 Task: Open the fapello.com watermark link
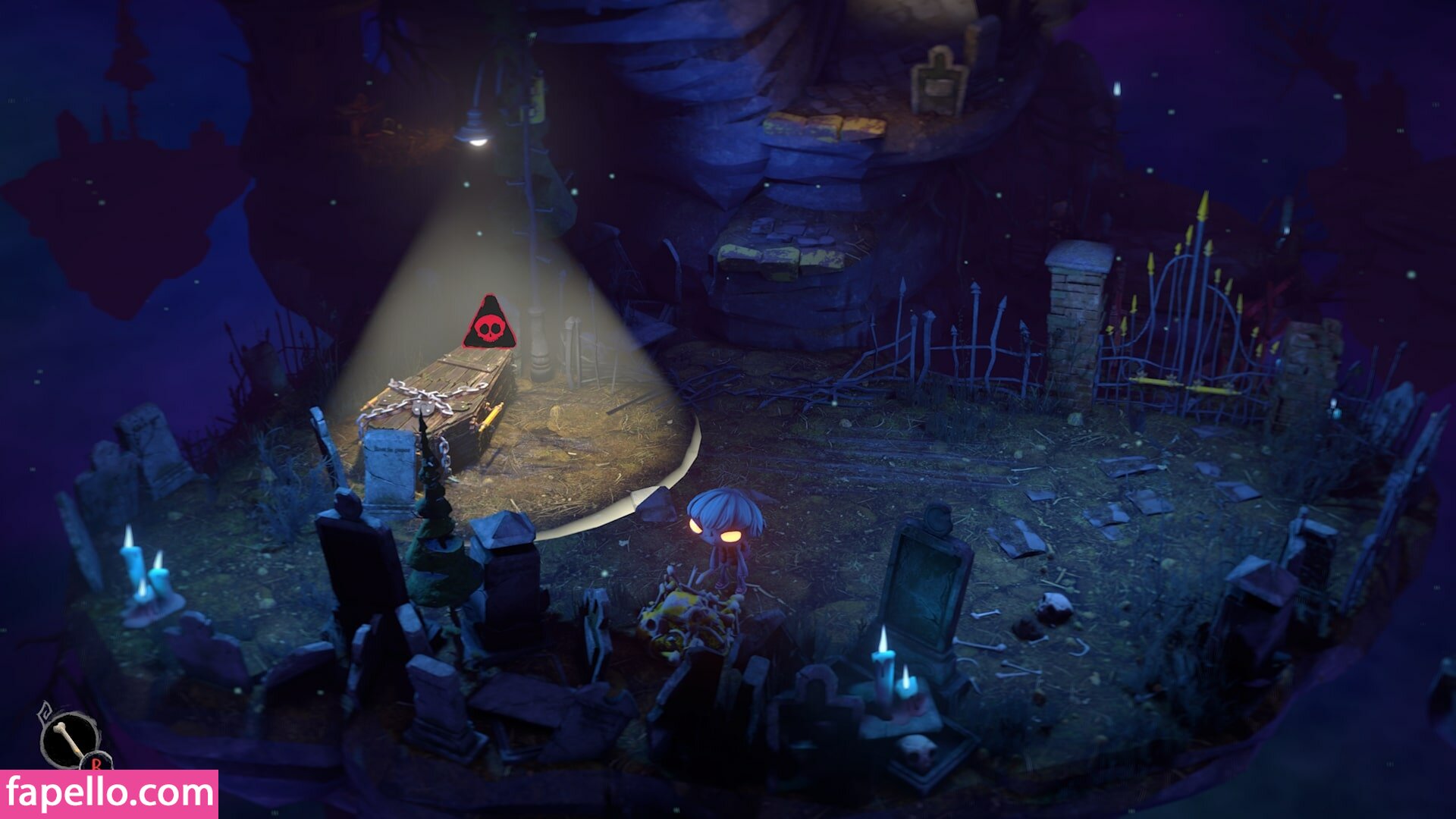pyautogui.click(x=109, y=794)
